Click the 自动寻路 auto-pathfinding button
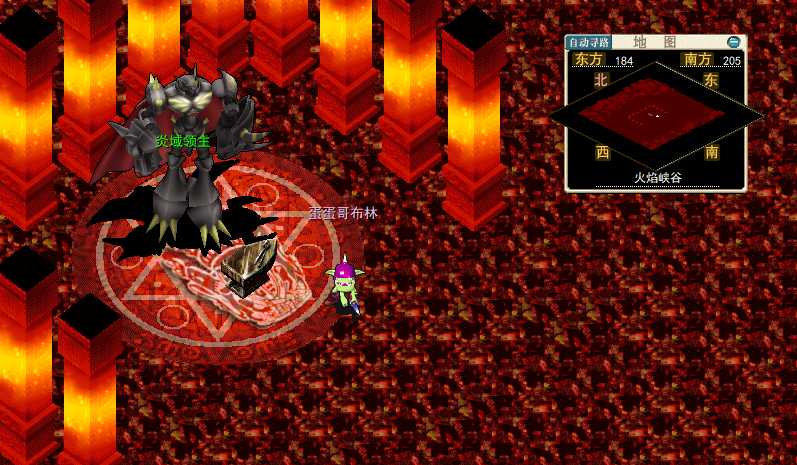Image resolution: width=797 pixels, height=465 pixels. coord(587,43)
